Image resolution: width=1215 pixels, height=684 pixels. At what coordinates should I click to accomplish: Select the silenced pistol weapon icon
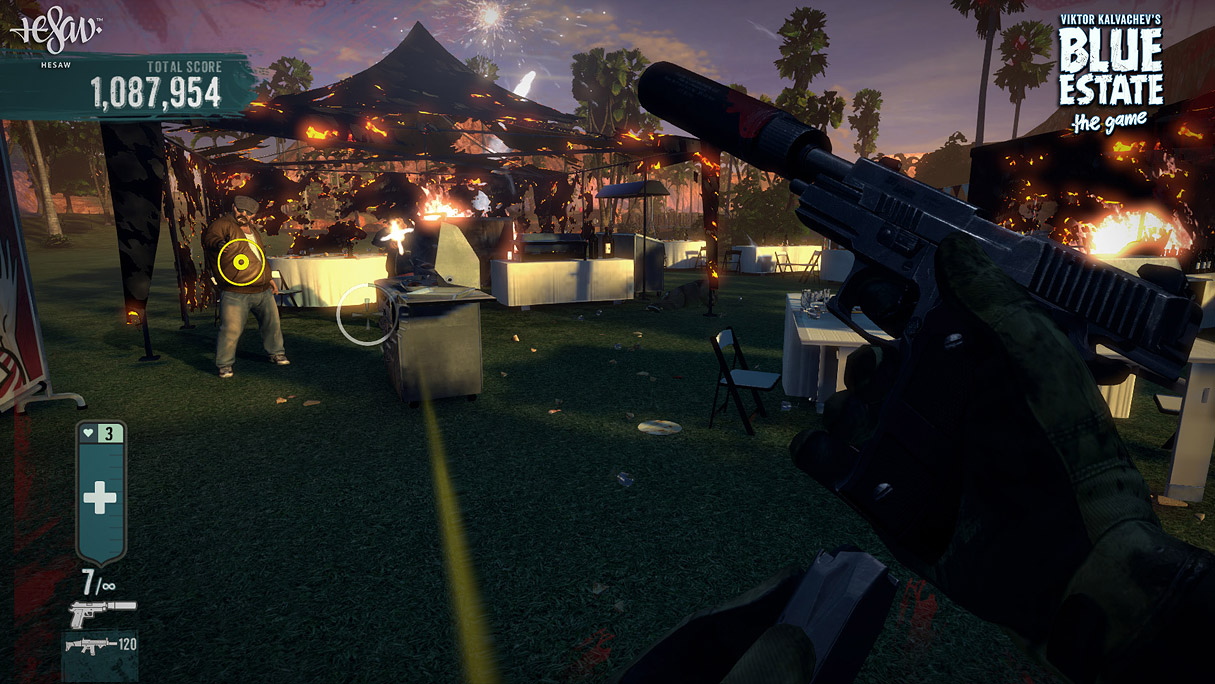tap(101, 612)
